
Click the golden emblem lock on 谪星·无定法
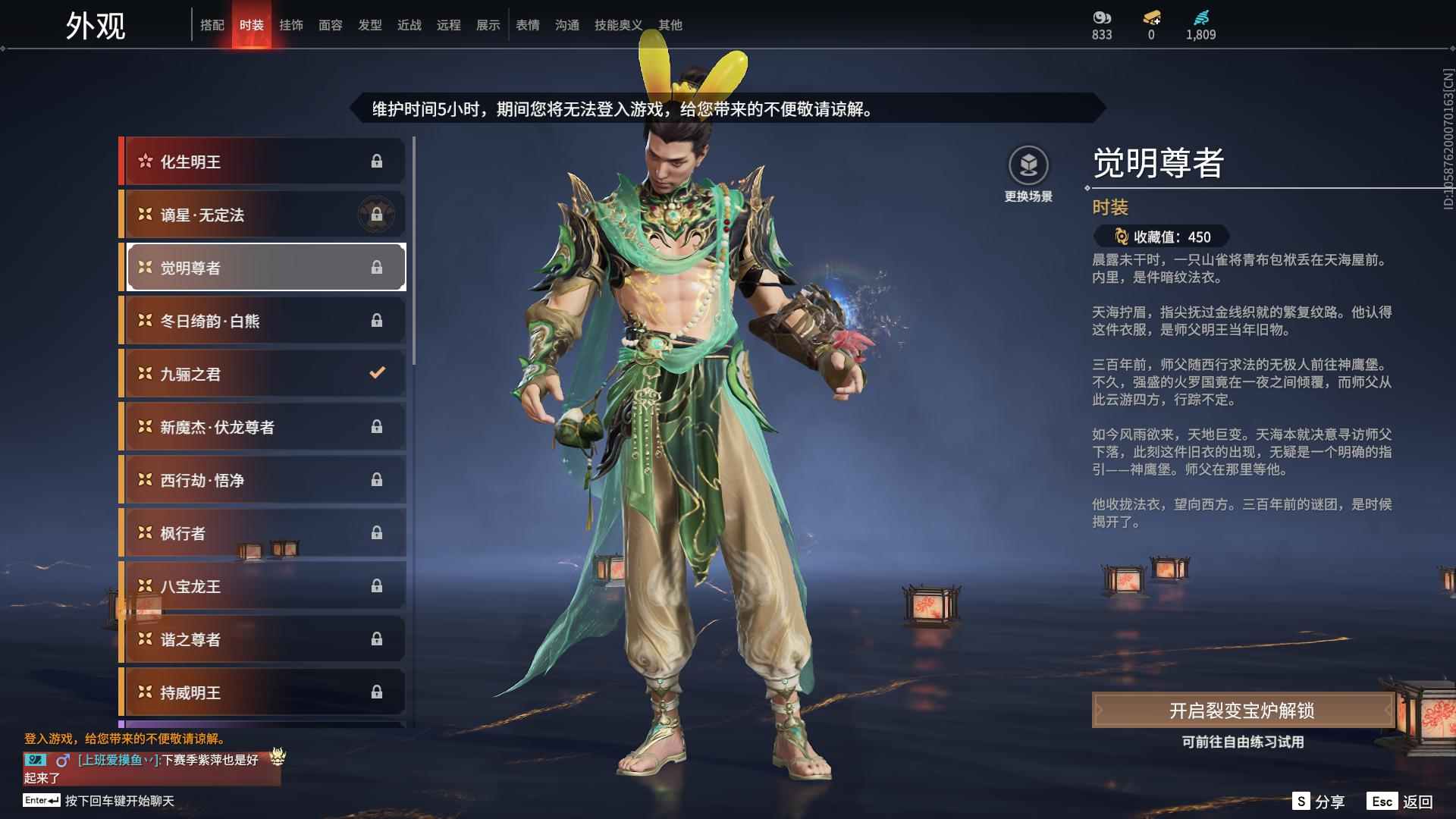click(x=377, y=215)
